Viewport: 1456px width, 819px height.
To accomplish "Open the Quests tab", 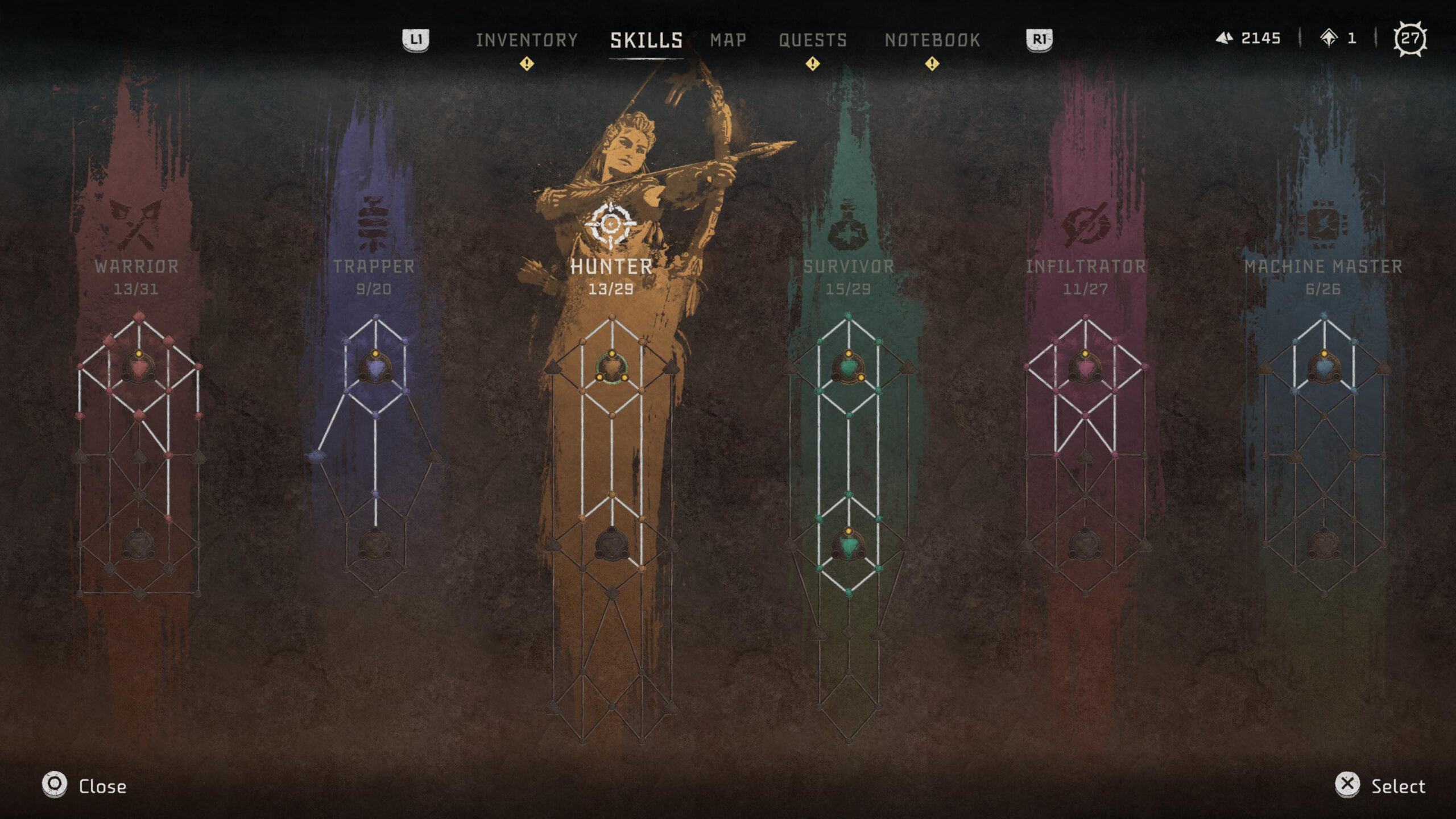I will 812,40.
